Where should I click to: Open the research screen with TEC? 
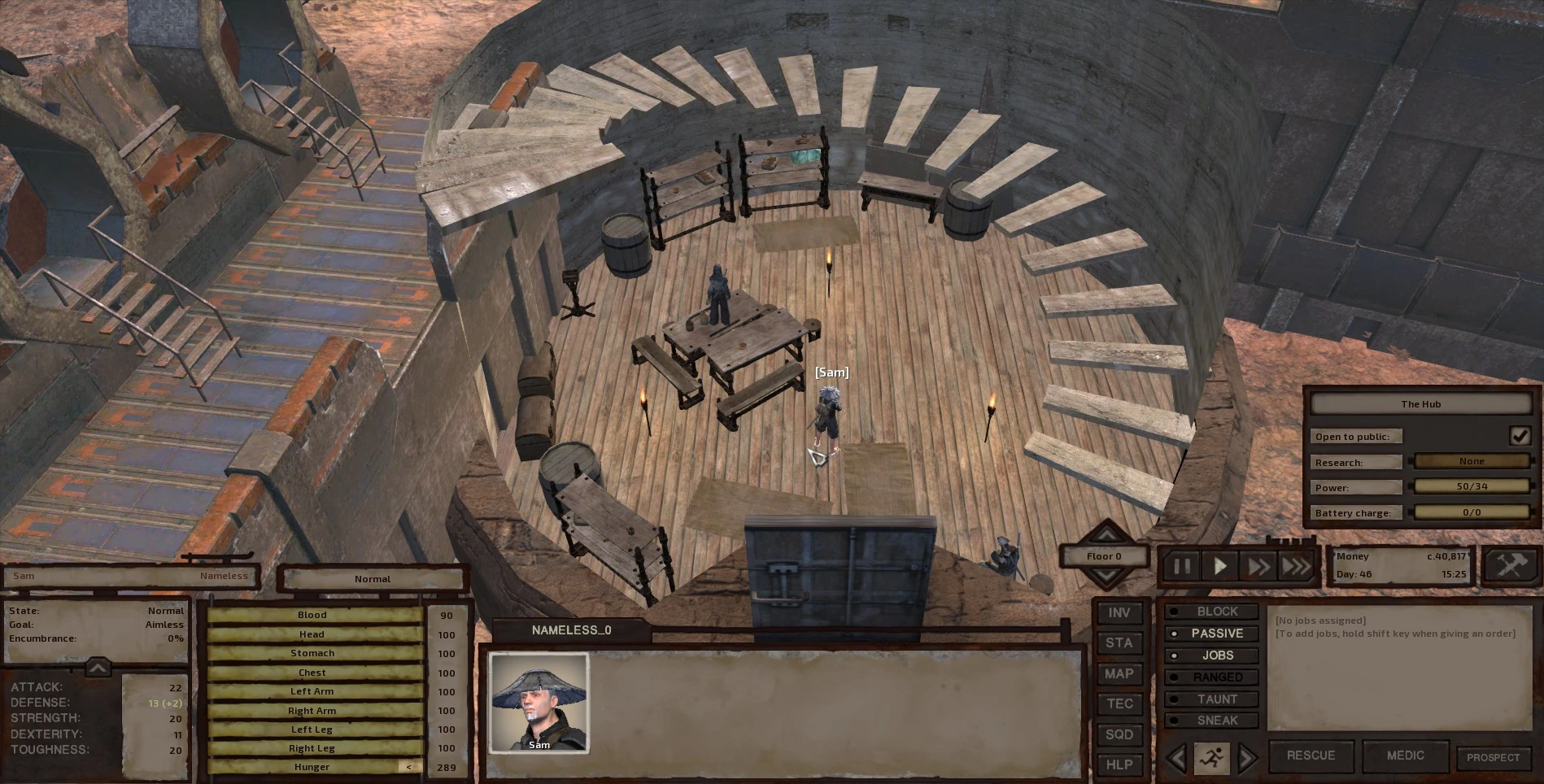click(x=1119, y=703)
